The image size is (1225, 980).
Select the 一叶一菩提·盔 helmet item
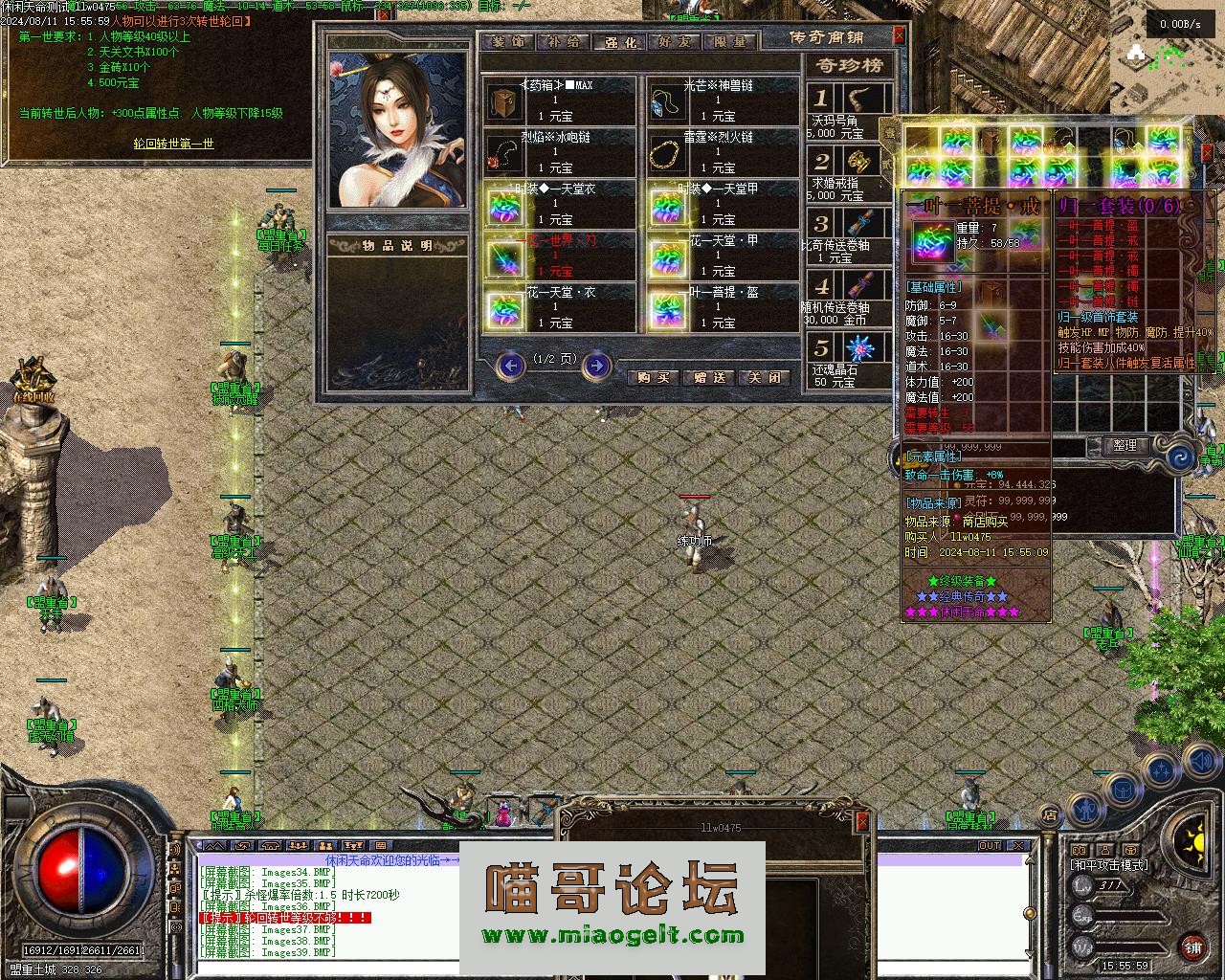click(x=723, y=307)
